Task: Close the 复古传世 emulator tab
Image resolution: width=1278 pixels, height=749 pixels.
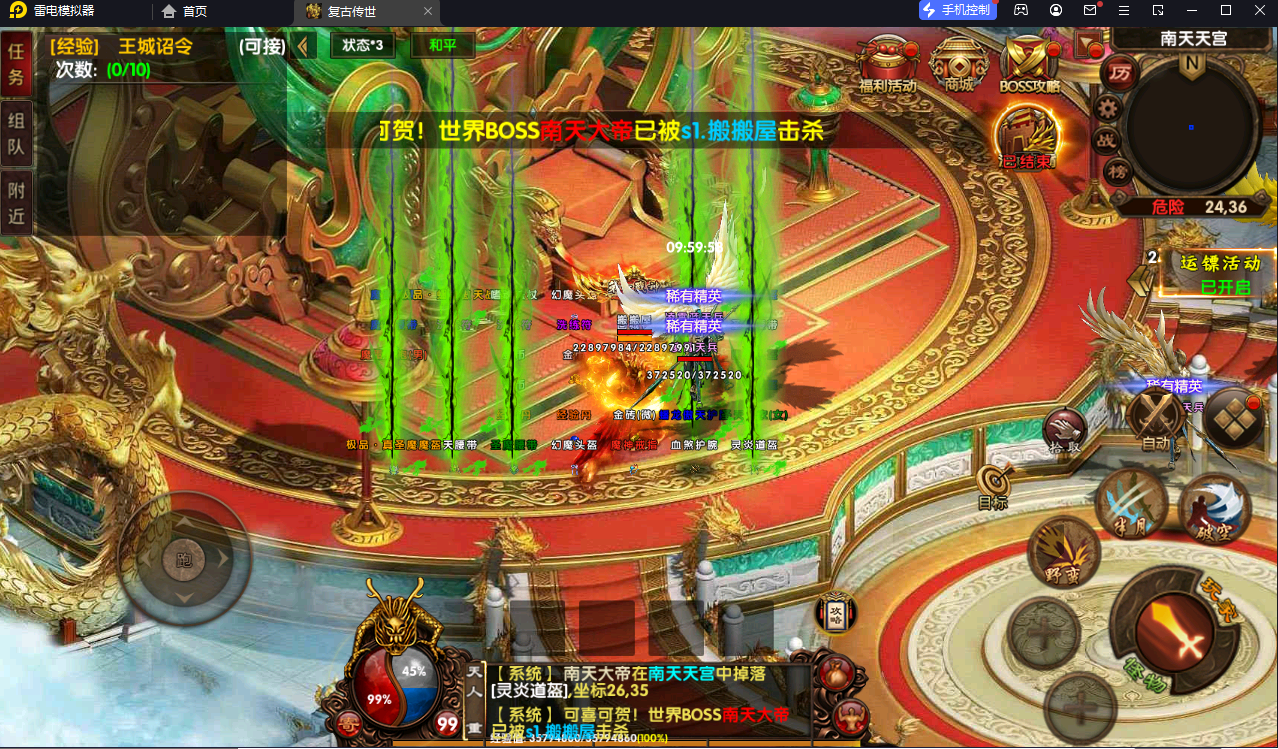Action: pos(428,11)
